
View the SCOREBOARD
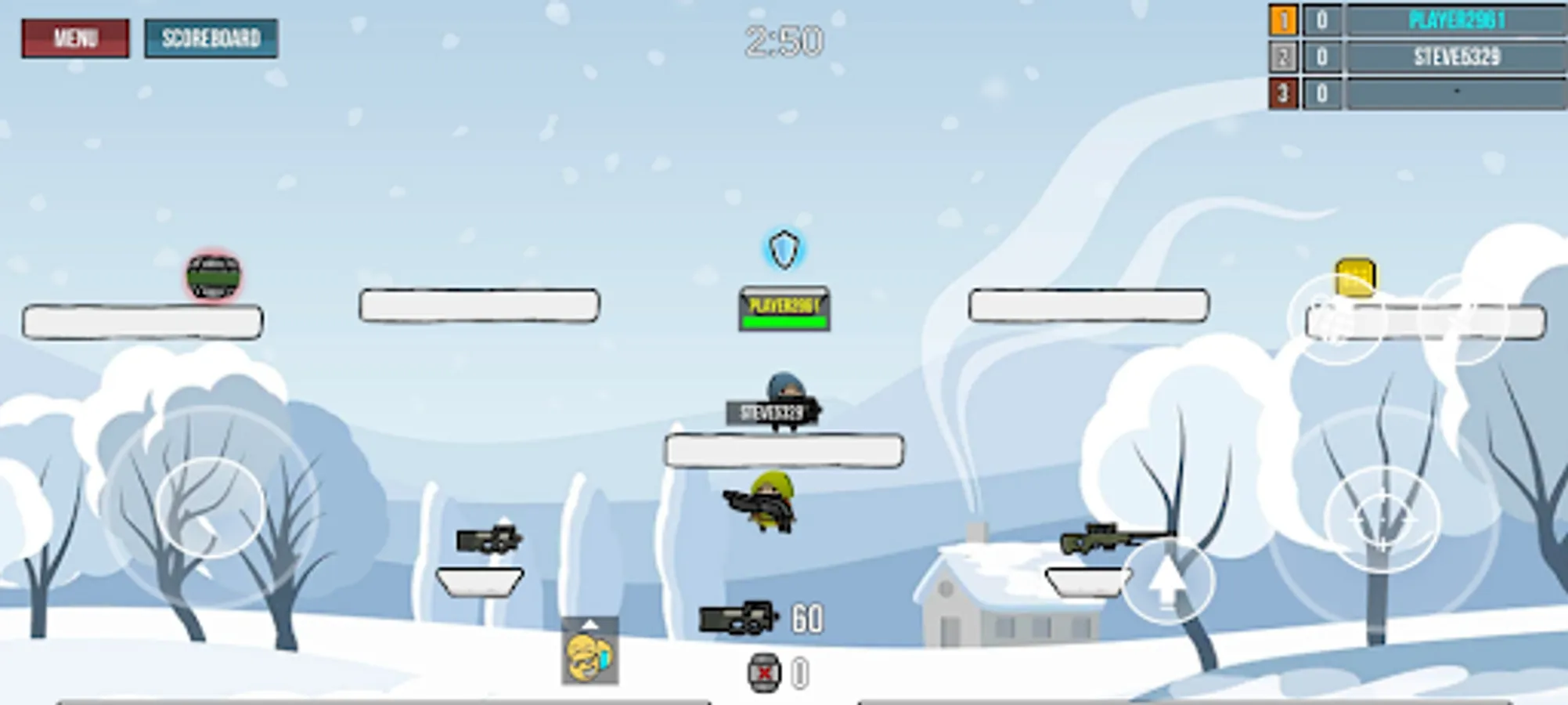(x=211, y=38)
